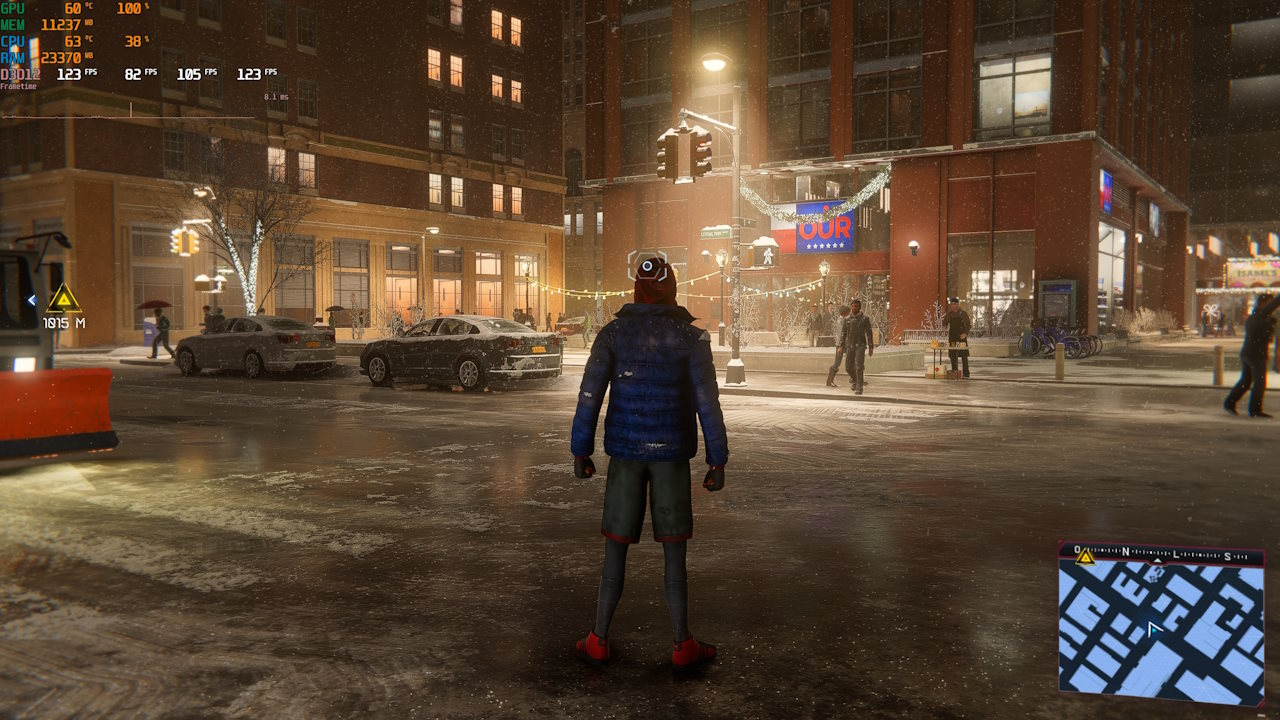Select the S letter on the compass strip
The width and height of the screenshot is (1280, 720).
click(x=1227, y=556)
